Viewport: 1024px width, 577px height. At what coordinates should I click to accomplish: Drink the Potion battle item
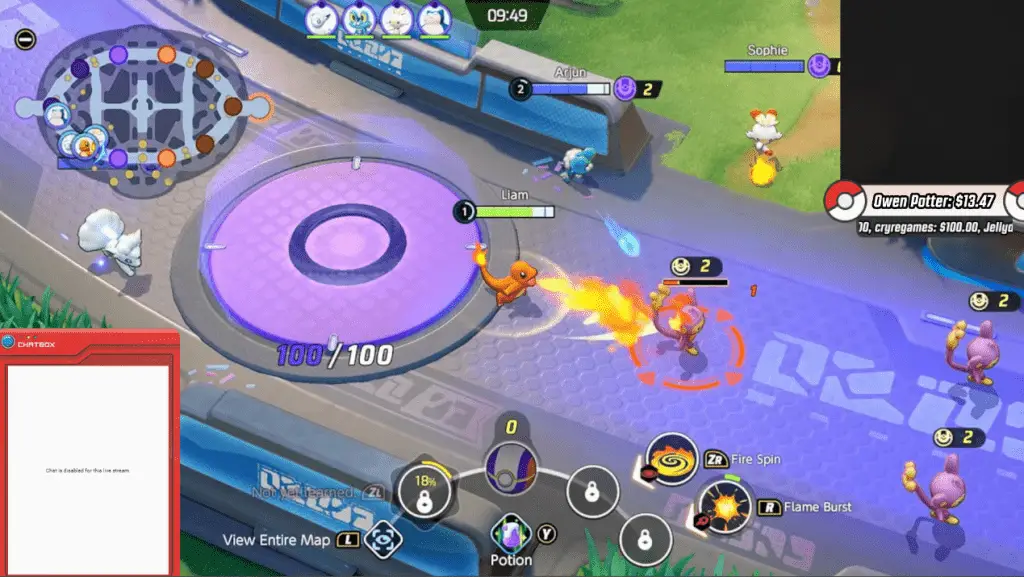pyautogui.click(x=511, y=535)
